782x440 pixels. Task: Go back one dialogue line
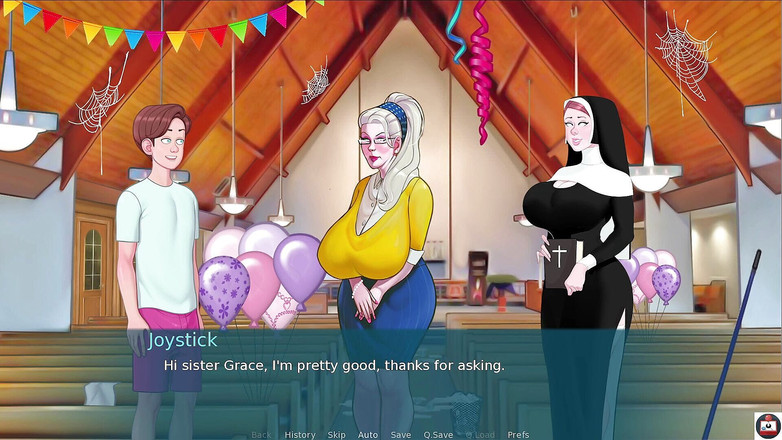[x=261, y=435]
